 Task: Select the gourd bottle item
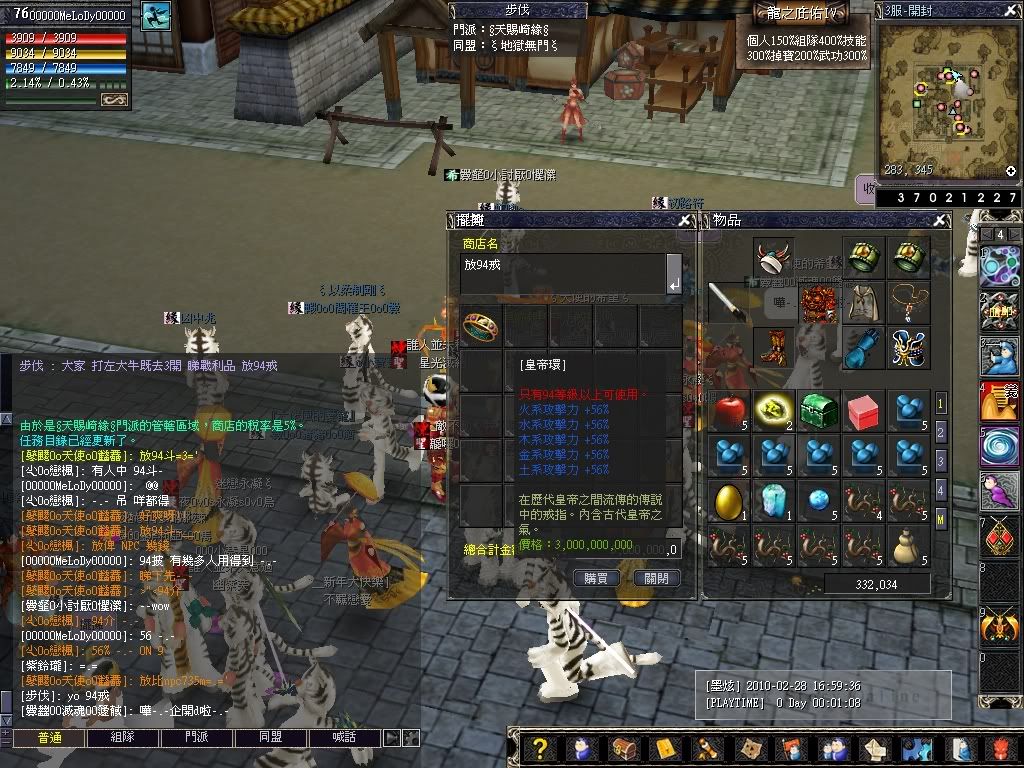coord(907,545)
